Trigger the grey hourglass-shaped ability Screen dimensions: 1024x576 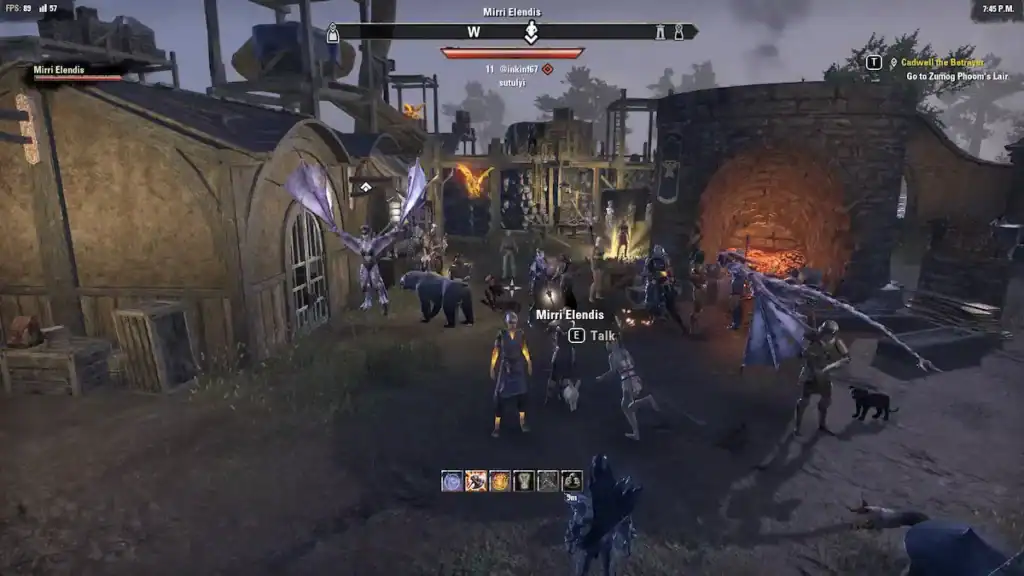tap(524, 481)
